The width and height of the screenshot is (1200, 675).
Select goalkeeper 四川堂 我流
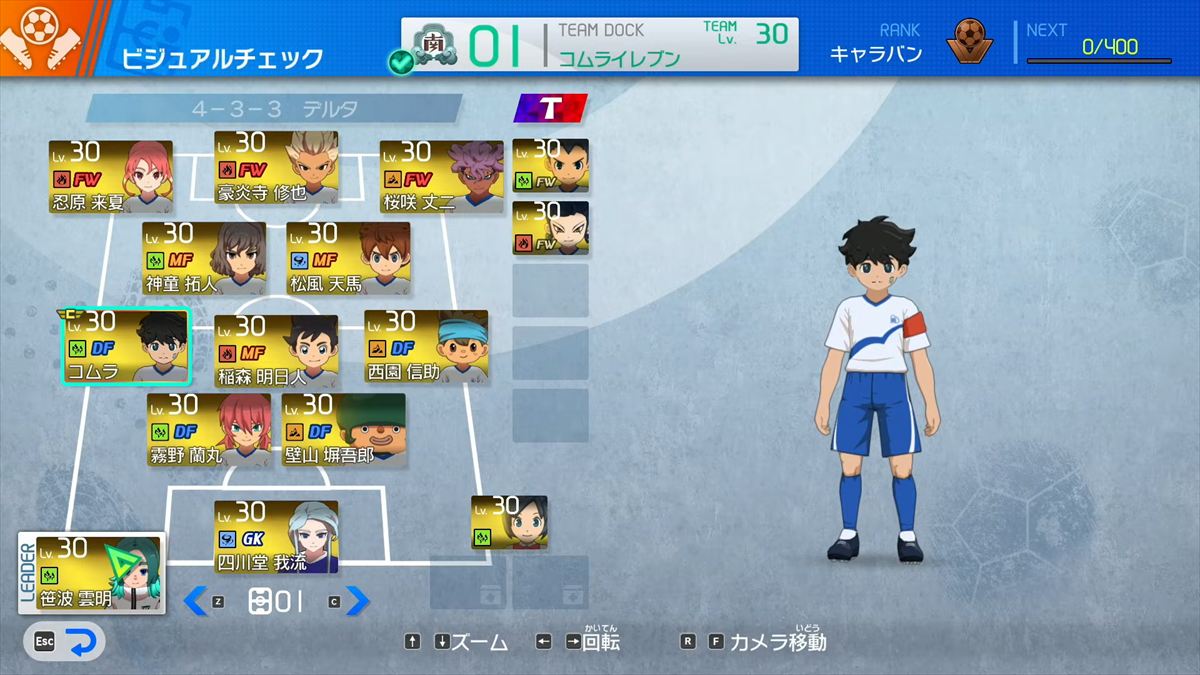click(x=276, y=537)
